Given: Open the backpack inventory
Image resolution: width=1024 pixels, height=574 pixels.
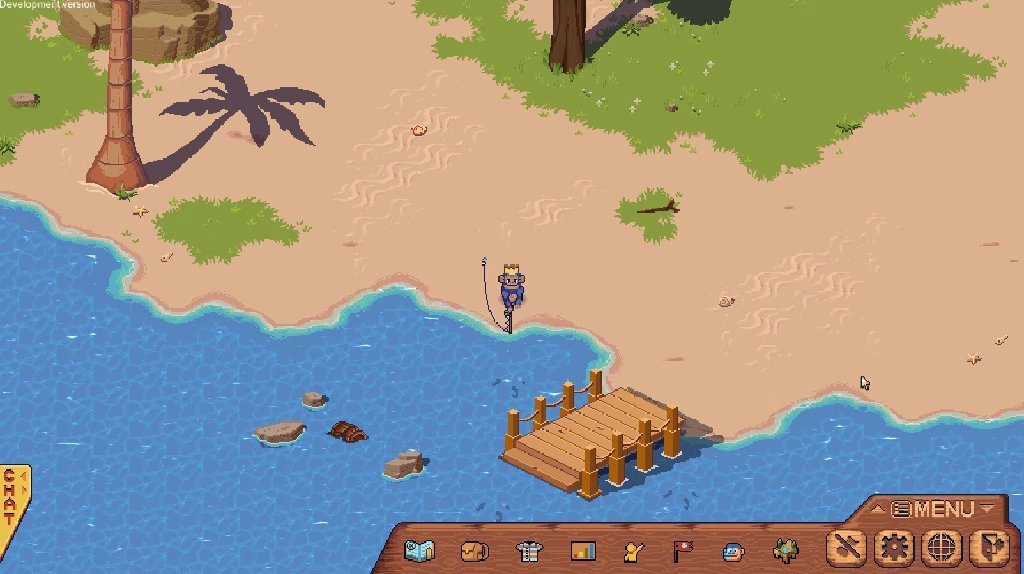Looking at the screenshot, I should pos(474,550).
